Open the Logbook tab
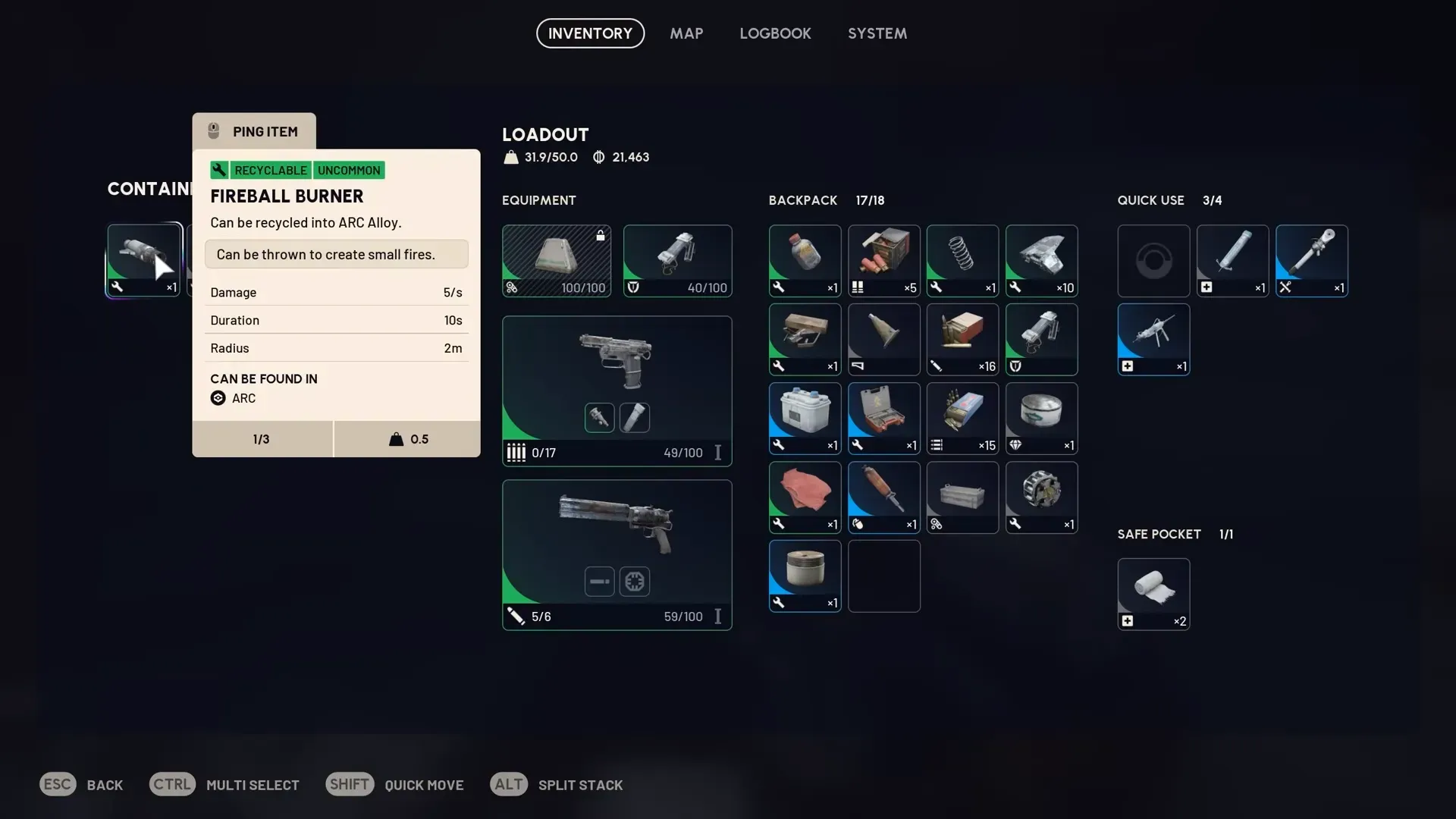Viewport: 1456px width, 819px height. pos(775,33)
